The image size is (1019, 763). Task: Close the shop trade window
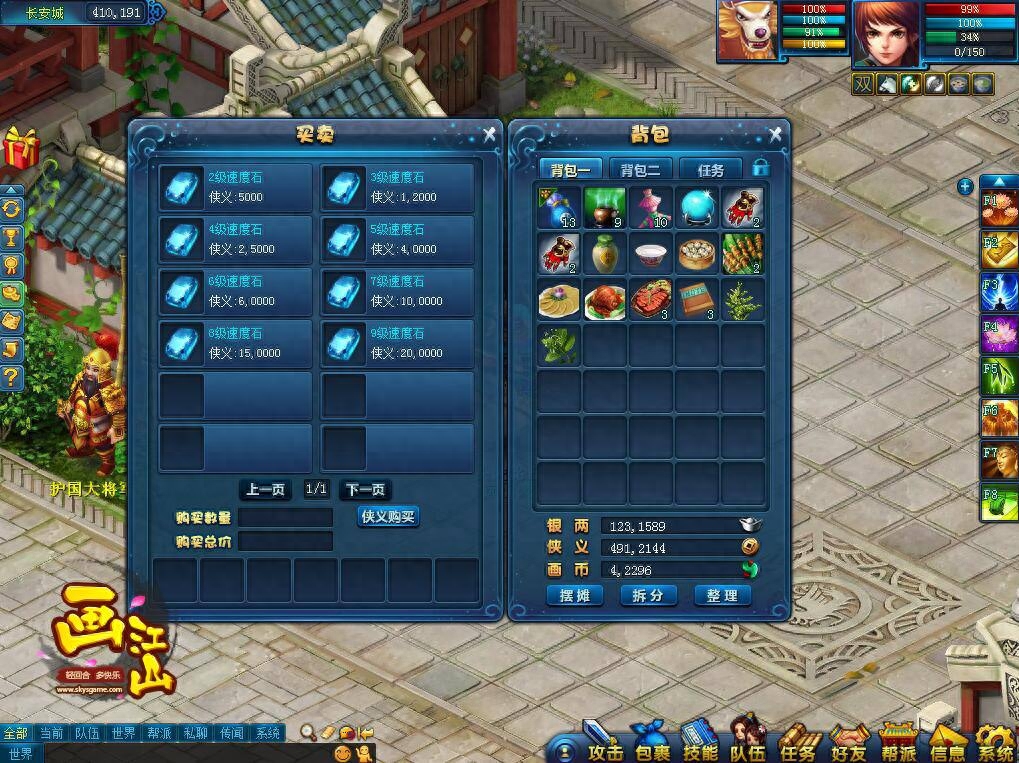pyautogui.click(x=489, y=133)
